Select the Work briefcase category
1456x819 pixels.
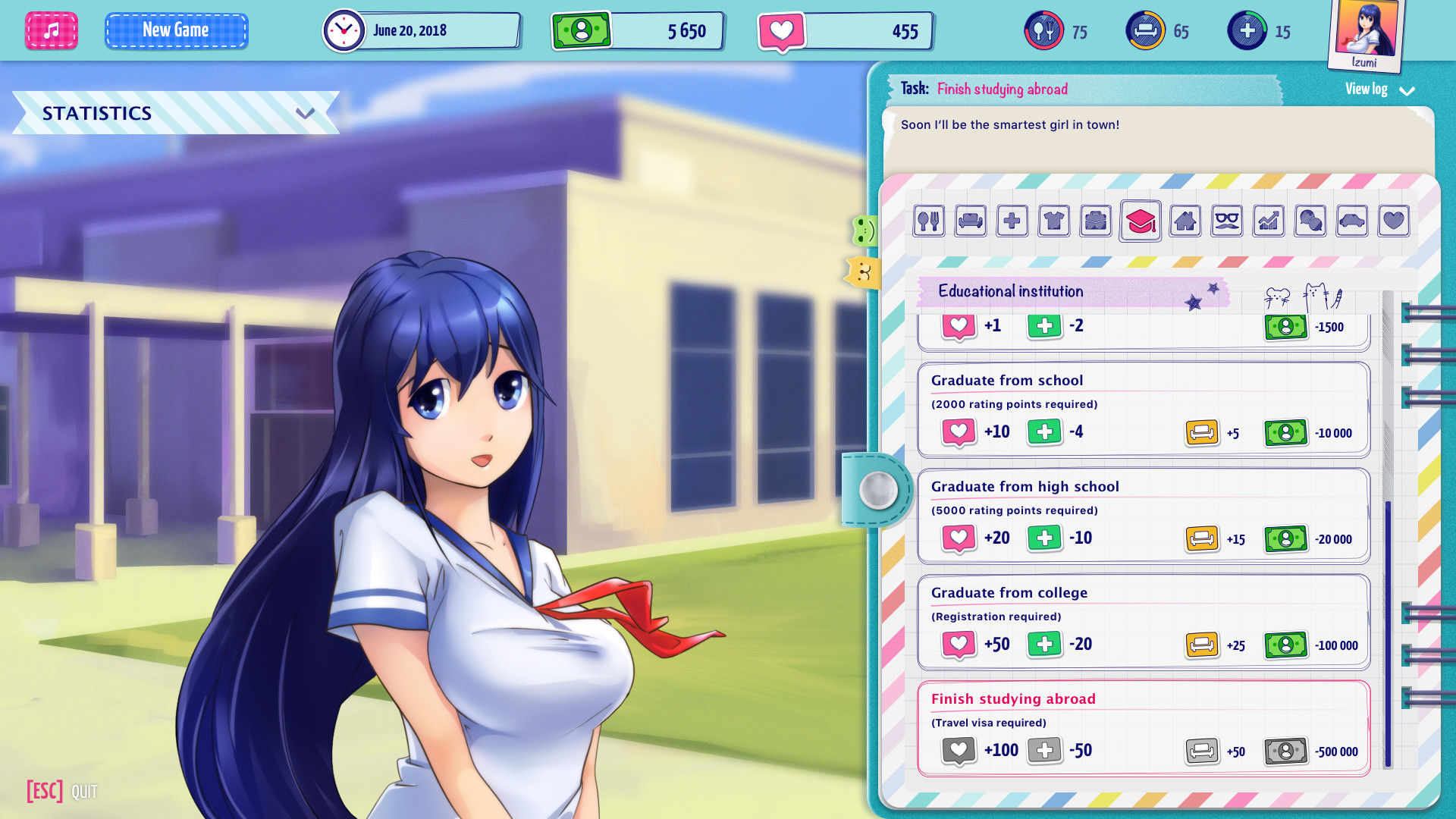point(1095,221)
